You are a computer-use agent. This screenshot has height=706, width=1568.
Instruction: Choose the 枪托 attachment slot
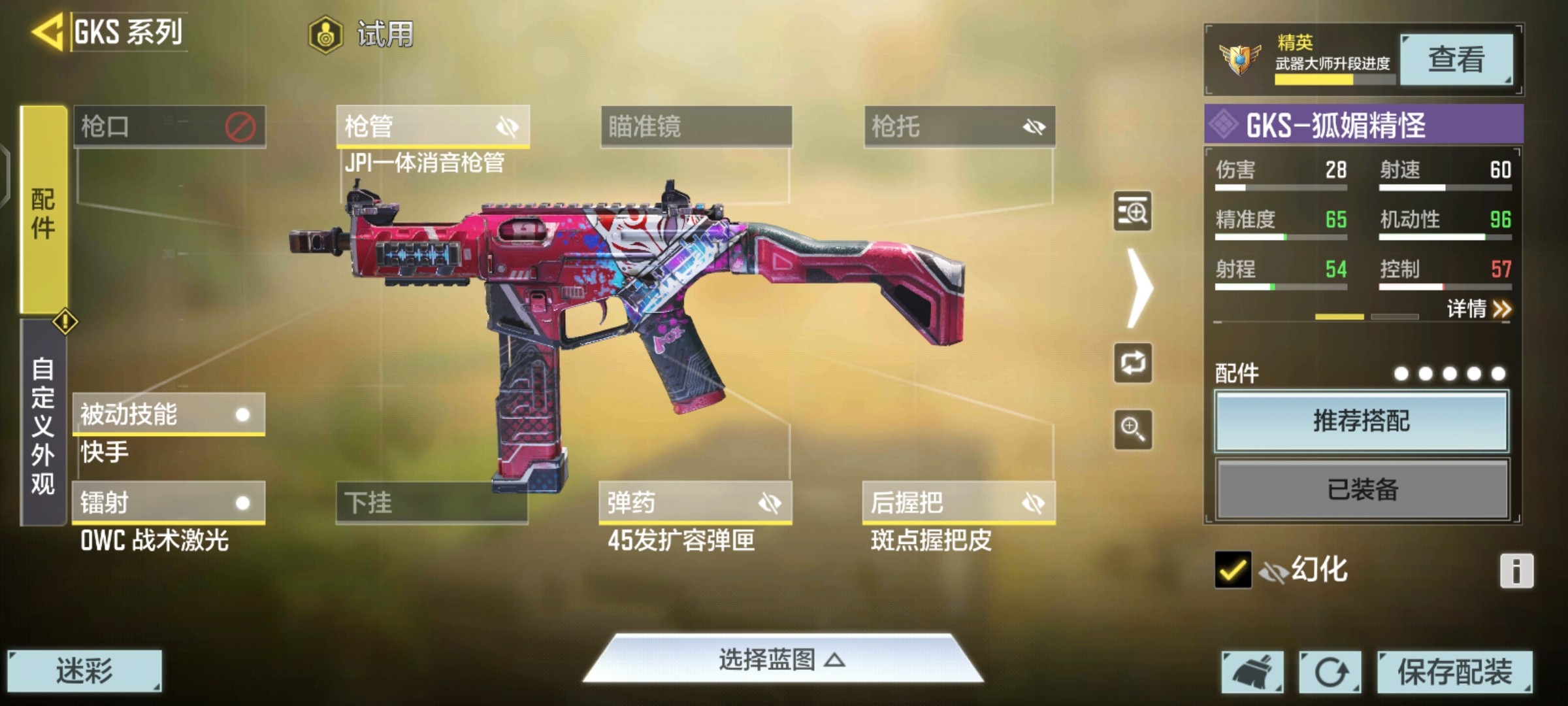pos(959,126)
